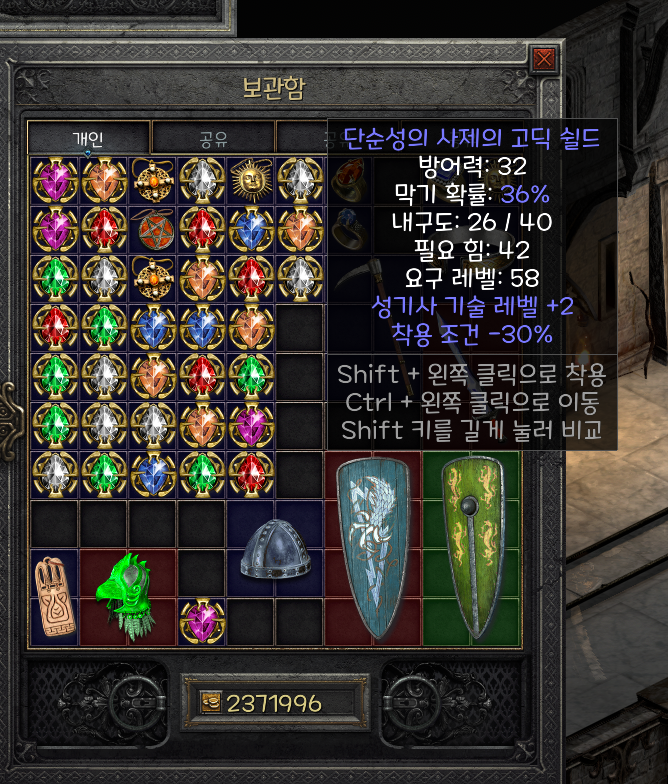This screenshot has height=784, width=668.
Task: Select the sun face charm item
Action: [x=251, y=180]
